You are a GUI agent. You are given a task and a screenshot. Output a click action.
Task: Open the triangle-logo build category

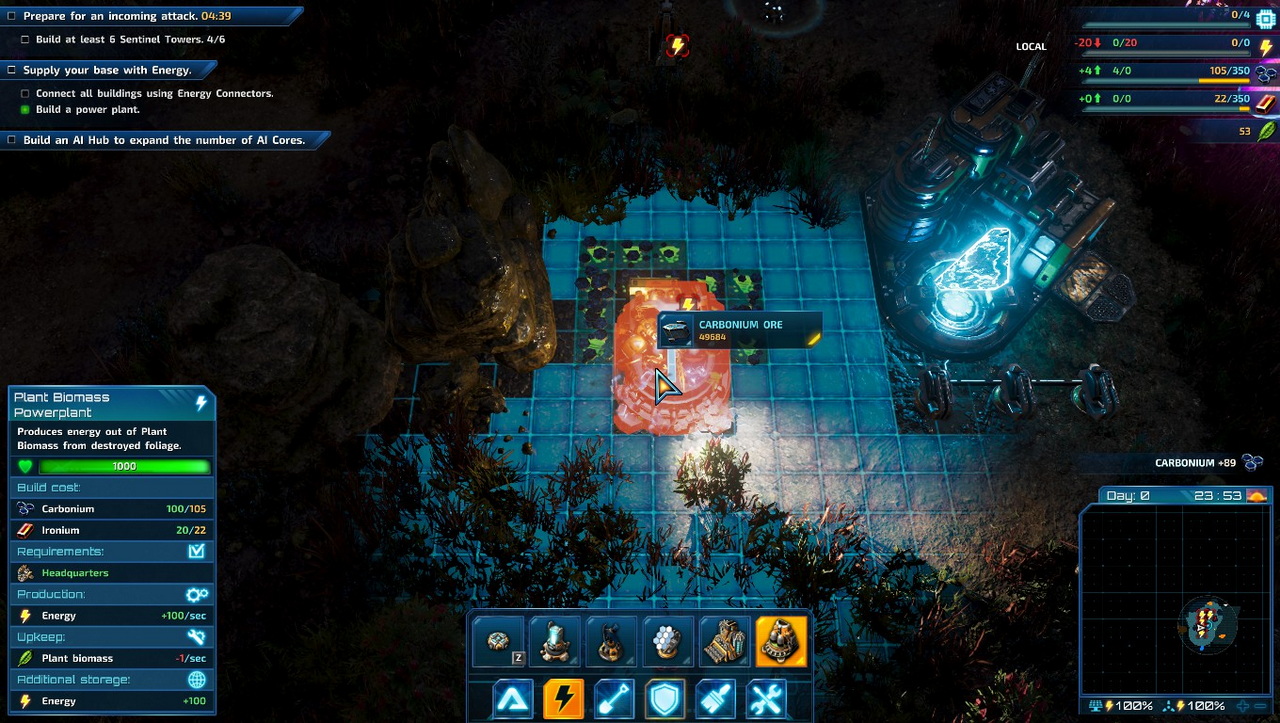(x=513, y=698)
